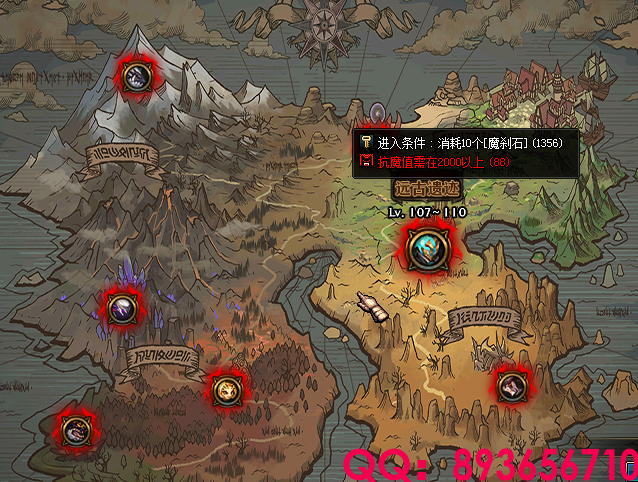Screen dimensions: 638x482
Task: Choose the dungeon marker beside the purple crystals
Action: coord(121,307)
